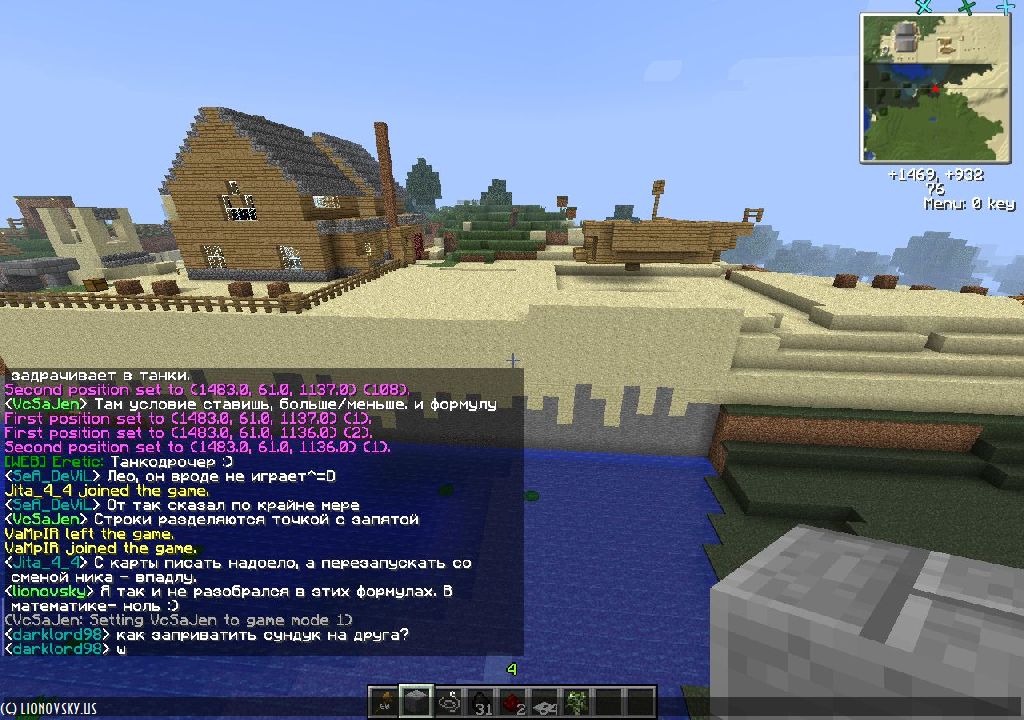Click the green X waypoint marker
This screenshot has width=1024, height=720.
[x=966, y=7]
